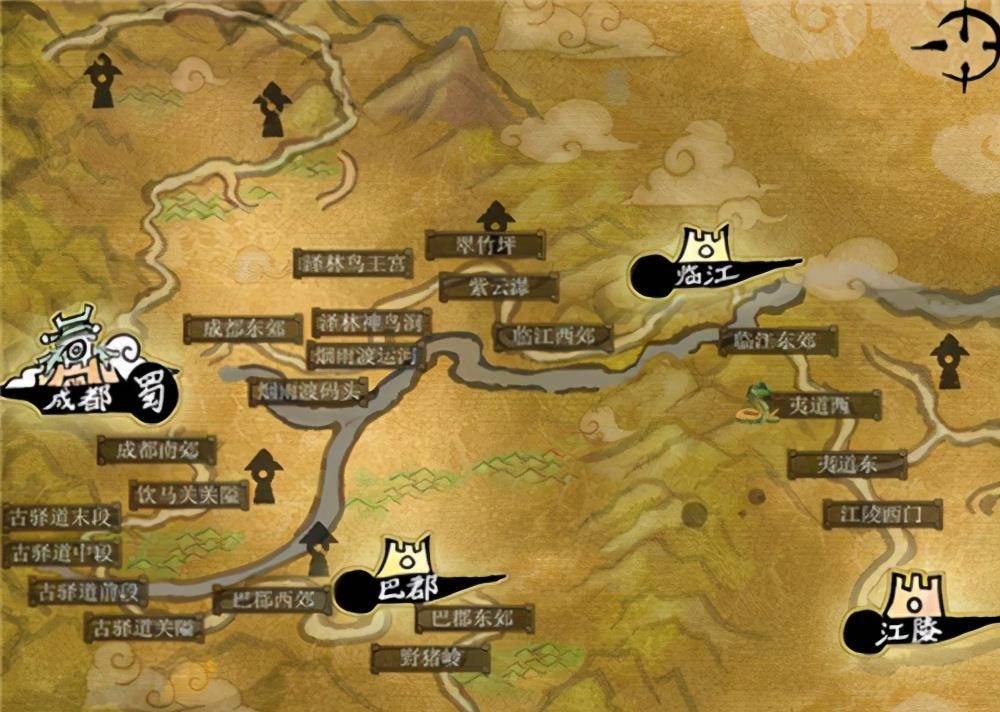Image resolution: width=1000 pixels, height=712 pixels.
Task: Select the 翠竹坪 location label
Action: [x=485, y=244]
